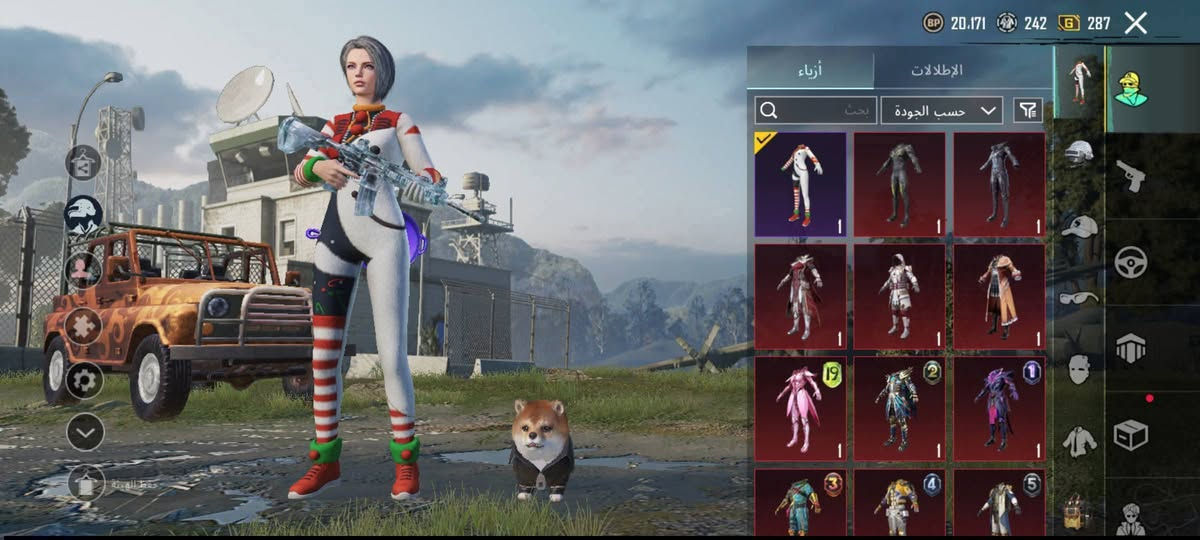Expand the down-arrow button on left
The height and width of the screenshot is (540, 1200).
(x=85, y=432)
